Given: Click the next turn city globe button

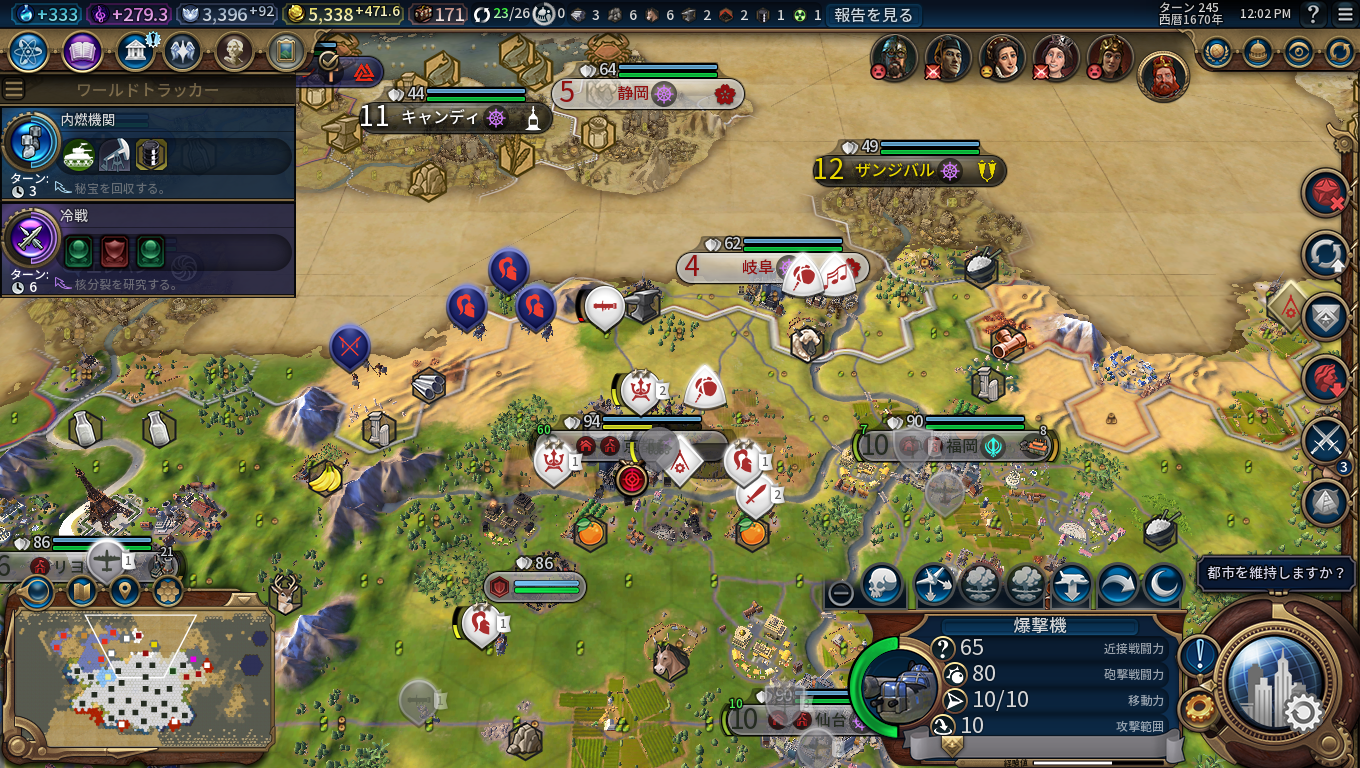Looking at the screenshot, I should coord(1267,683).
